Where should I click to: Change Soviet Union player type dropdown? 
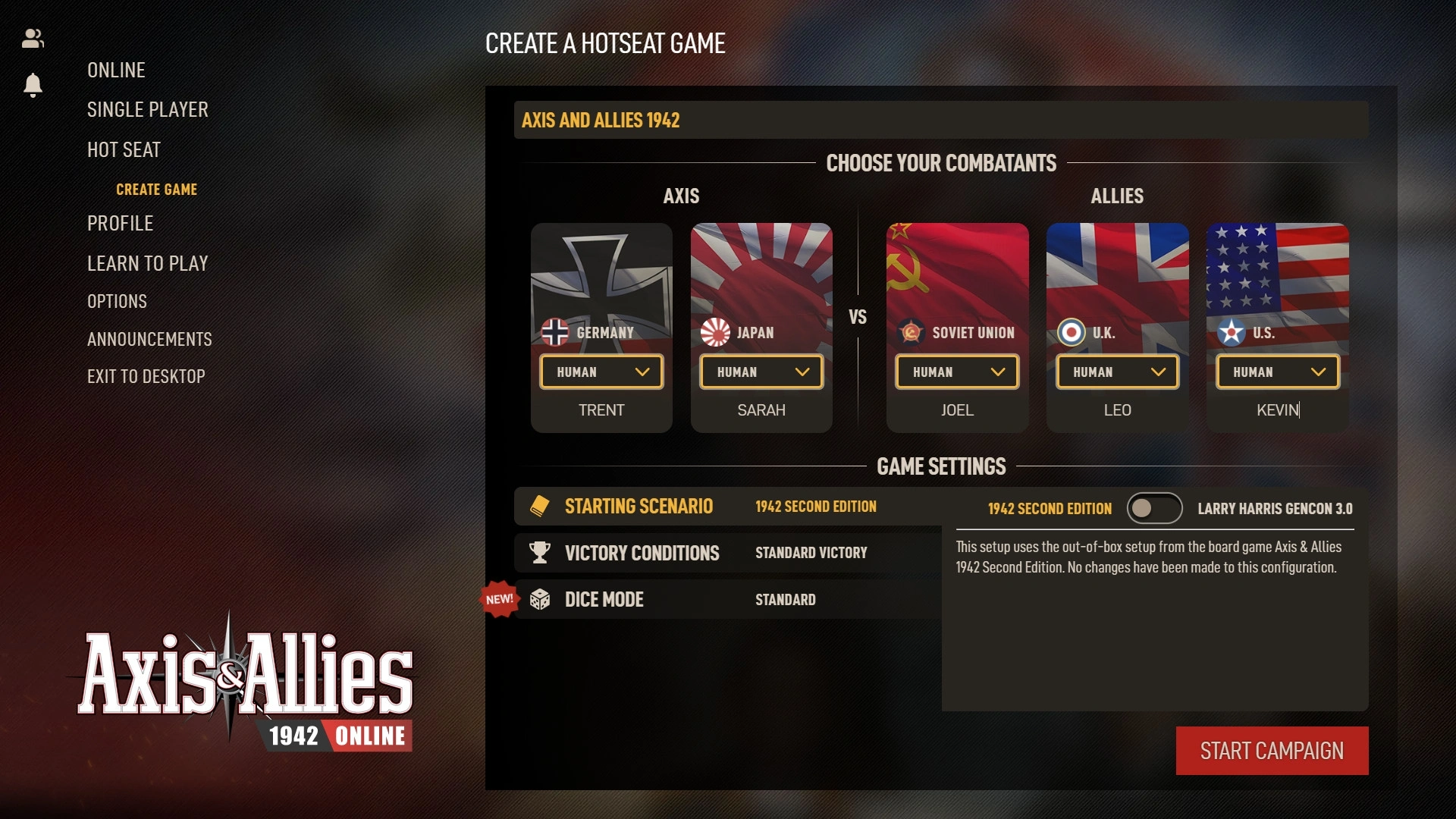point(957,372)
